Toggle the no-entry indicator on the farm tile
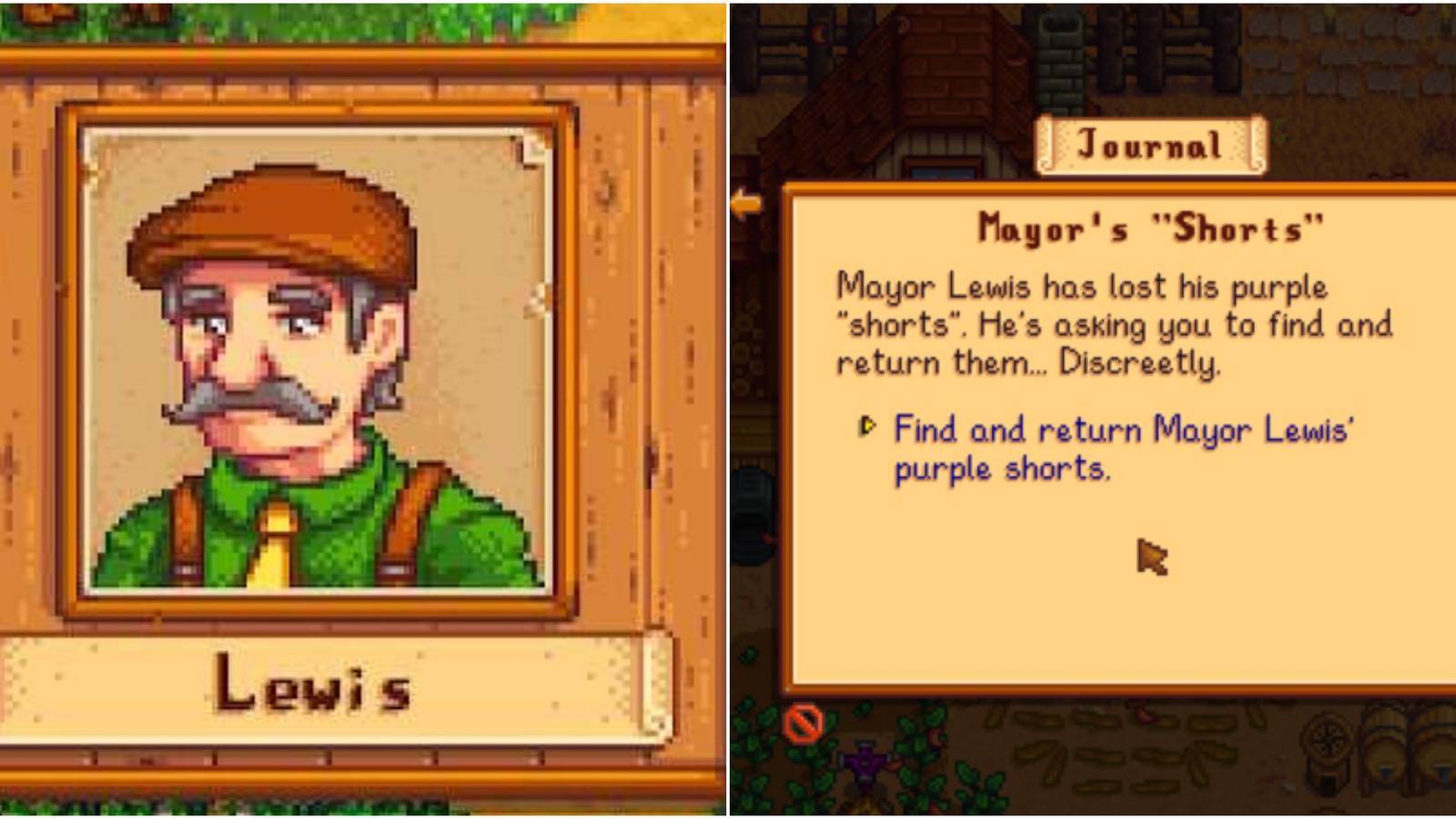 pyautogui.click(x=805, y=723)
